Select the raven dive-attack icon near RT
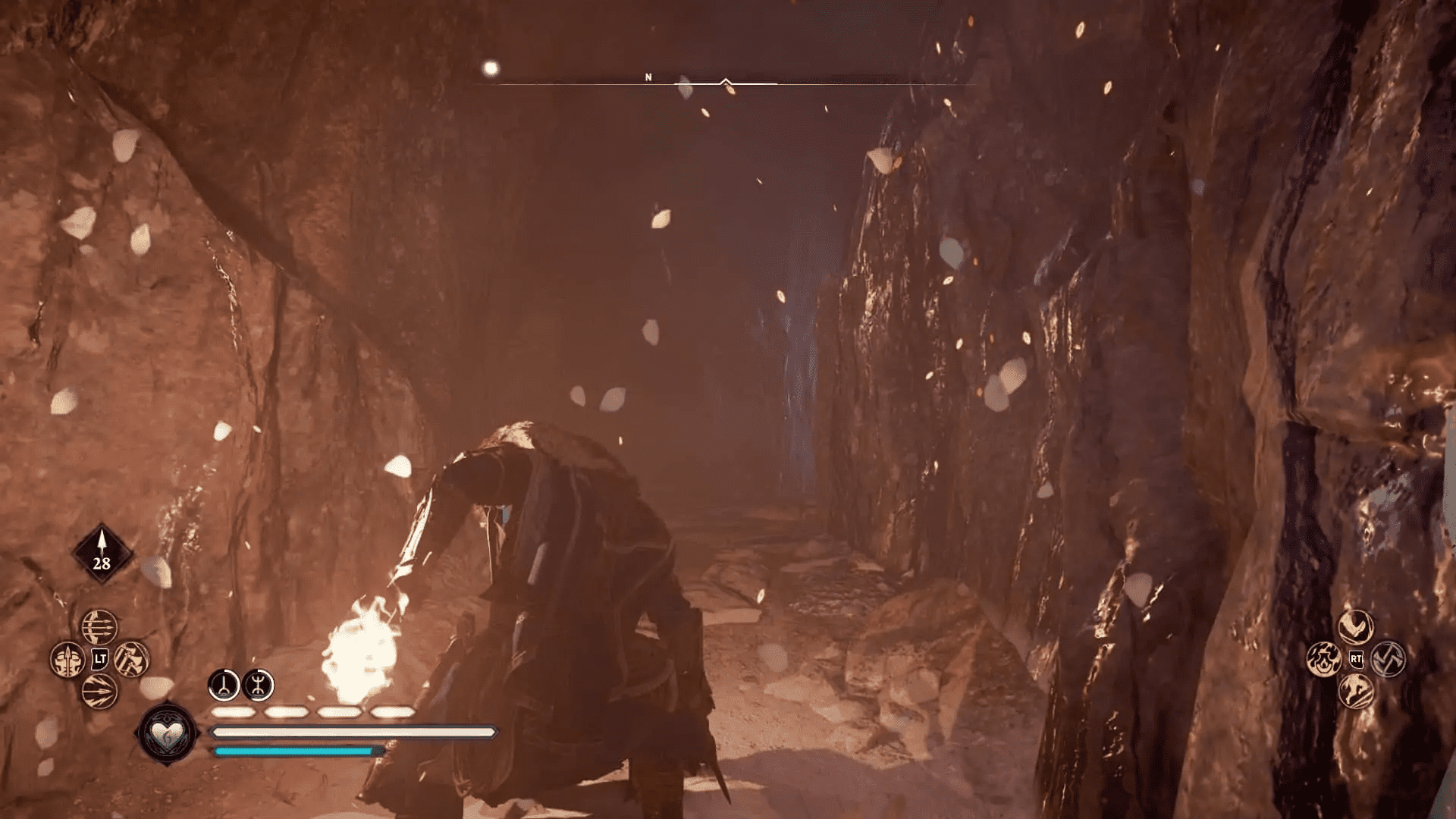This screenshot has height=819, width=1456. pos(1355,625)
